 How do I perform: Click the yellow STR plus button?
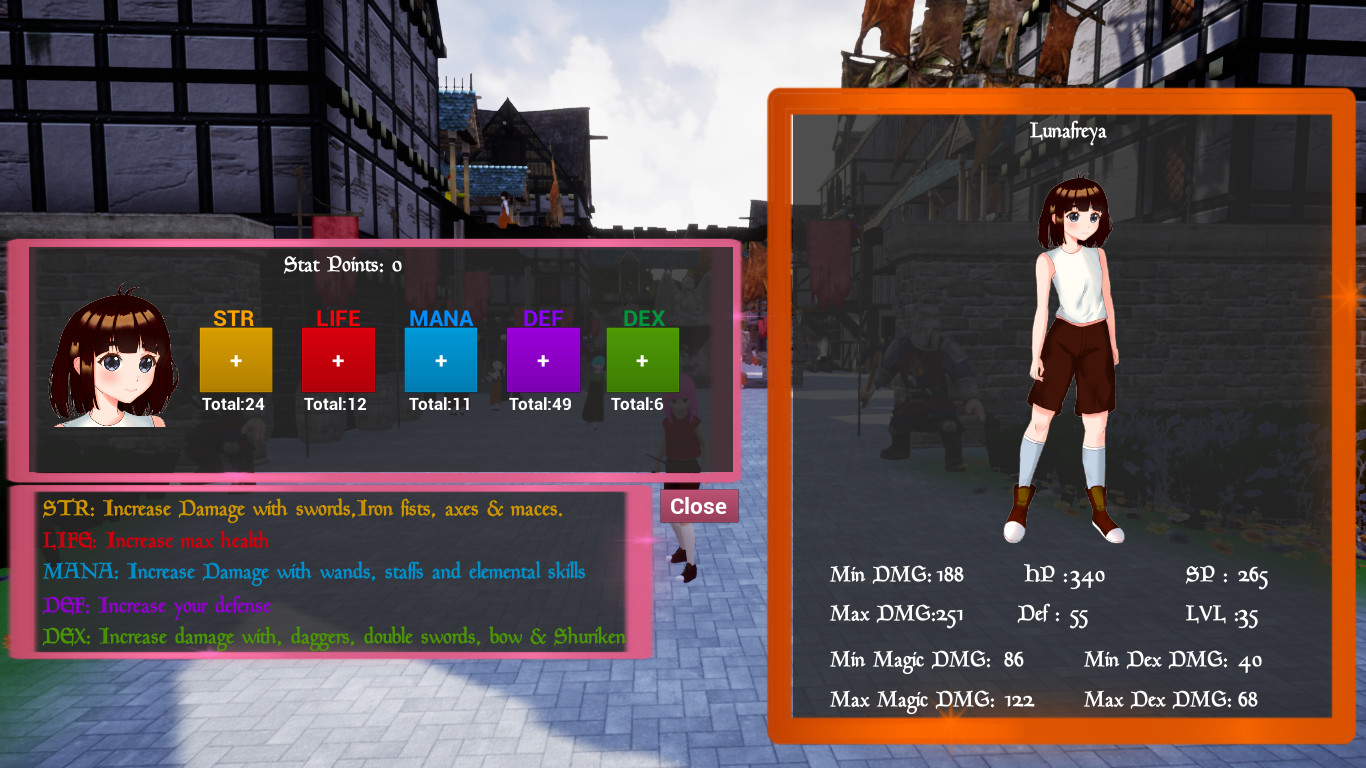pos(236,359)
